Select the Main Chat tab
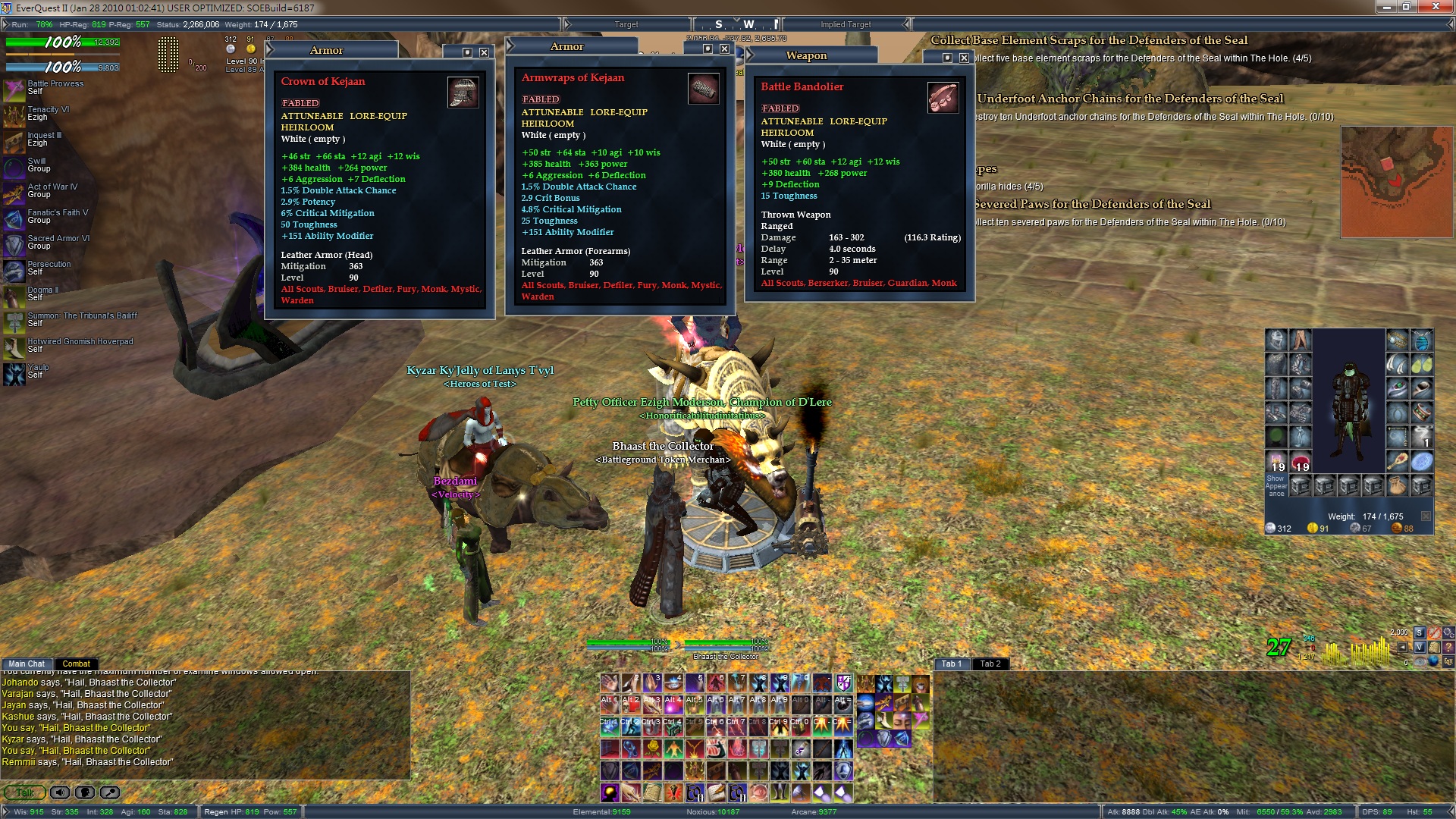 click(27, 664)
